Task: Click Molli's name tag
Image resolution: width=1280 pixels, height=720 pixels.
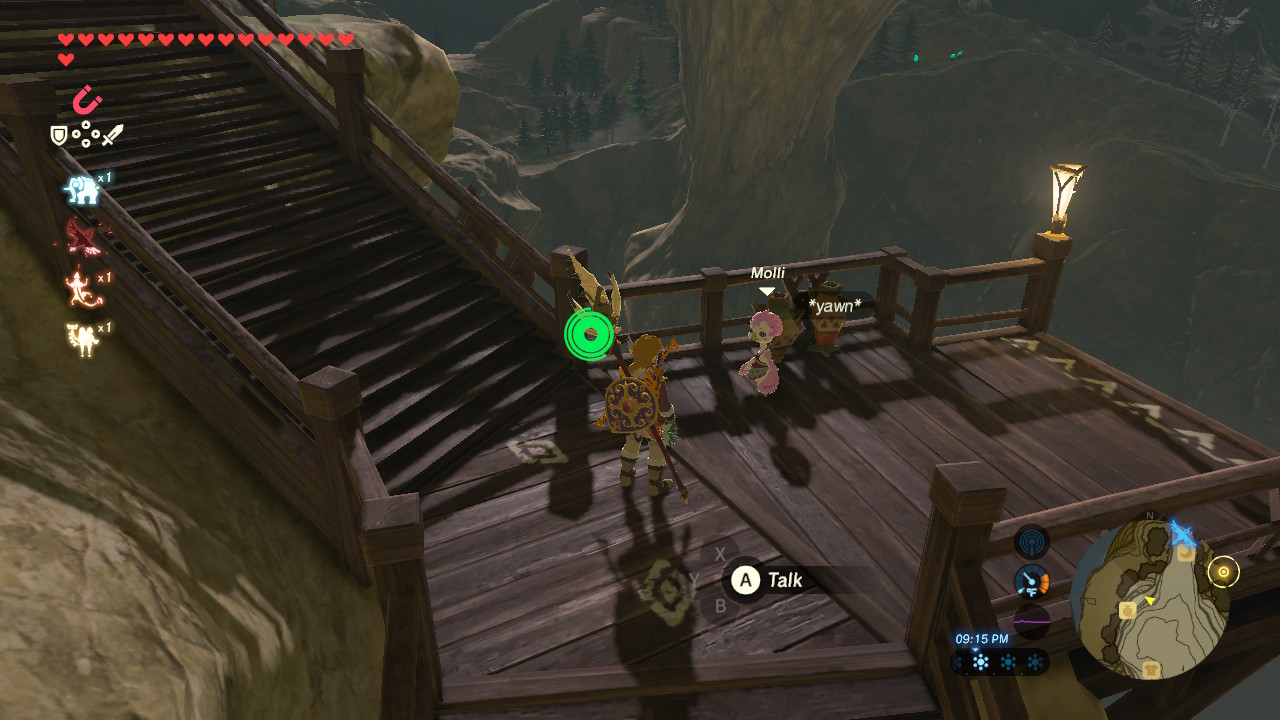Action: [x=768, y=272]
